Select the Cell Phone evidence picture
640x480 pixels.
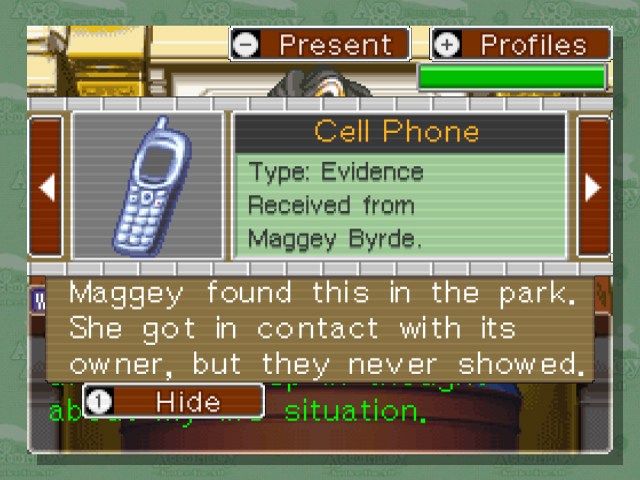[148, 187]
